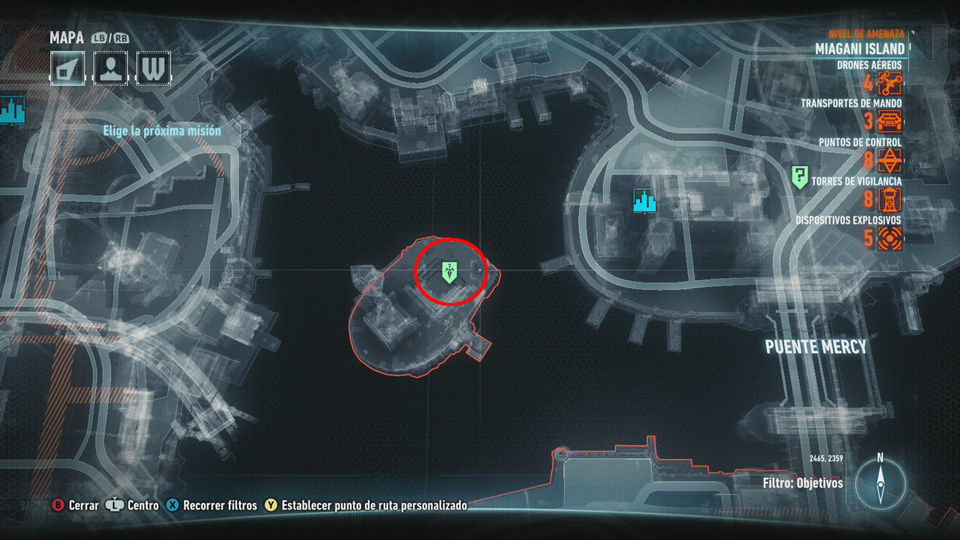Choose the Puntos de Control icon
Viewport: 960px width, 540px height.
890,161
